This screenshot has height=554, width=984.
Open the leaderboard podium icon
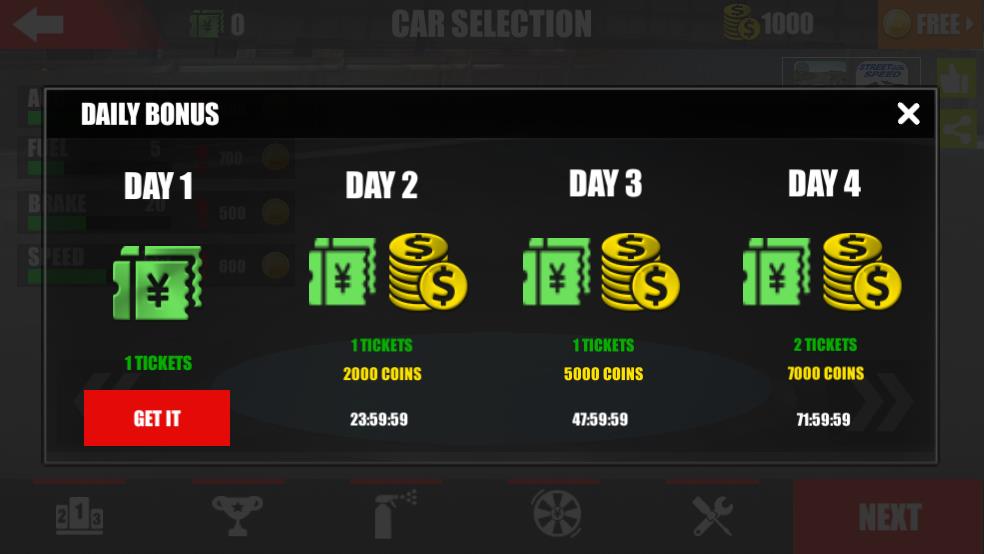point(79,516)
